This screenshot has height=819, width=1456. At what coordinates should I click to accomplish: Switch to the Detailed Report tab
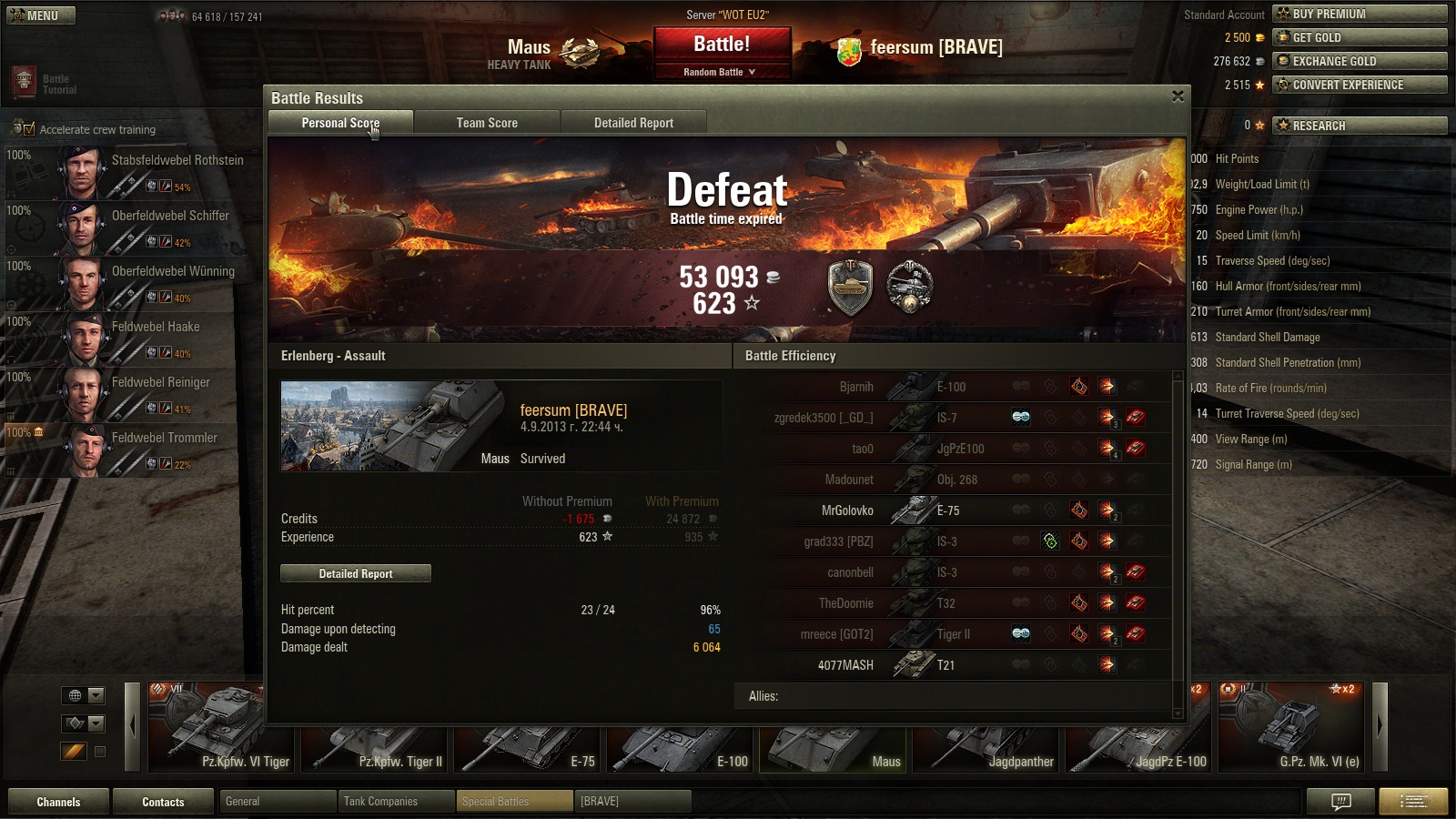[633, 123]
